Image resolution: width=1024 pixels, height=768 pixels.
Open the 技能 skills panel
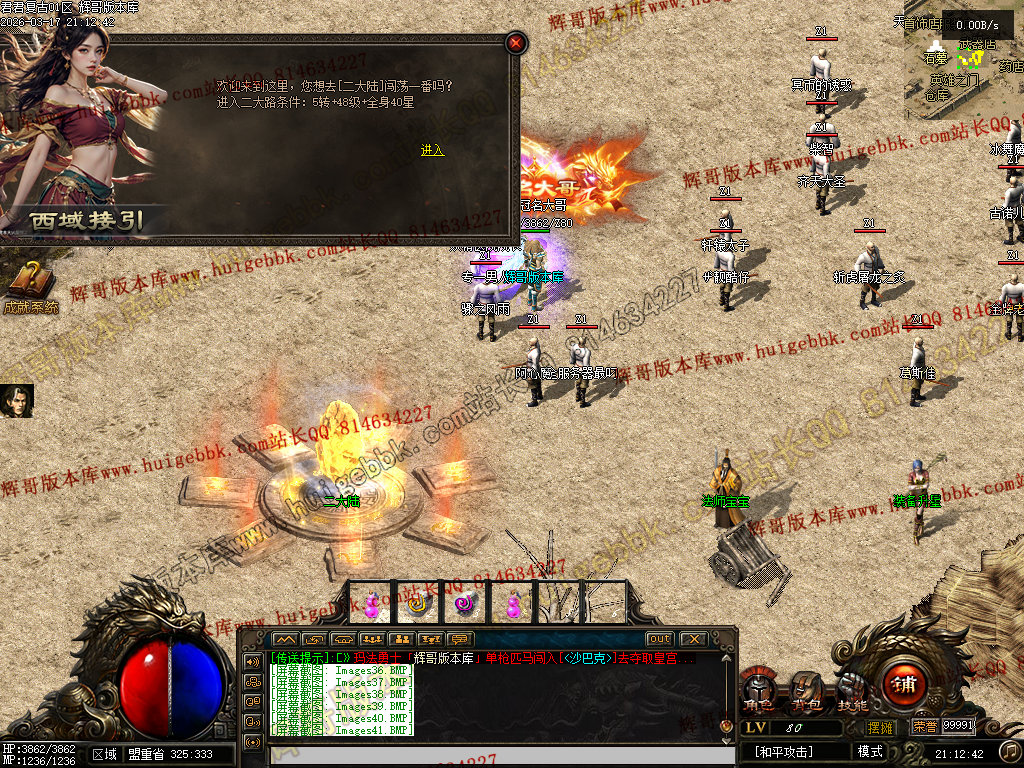[x=852, y=691]
